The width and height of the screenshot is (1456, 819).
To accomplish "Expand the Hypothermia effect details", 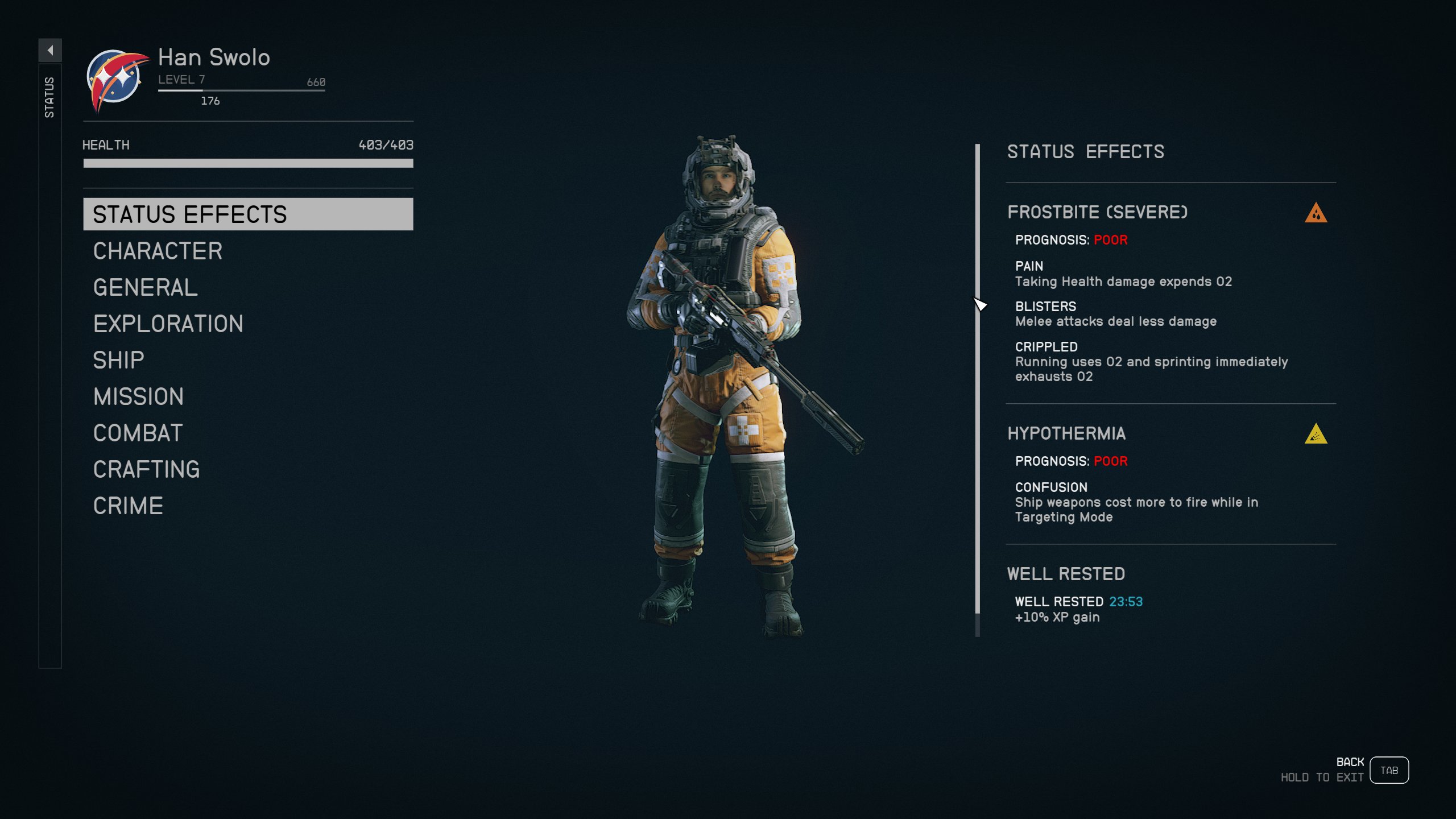I will click(x=1066, y=433).
